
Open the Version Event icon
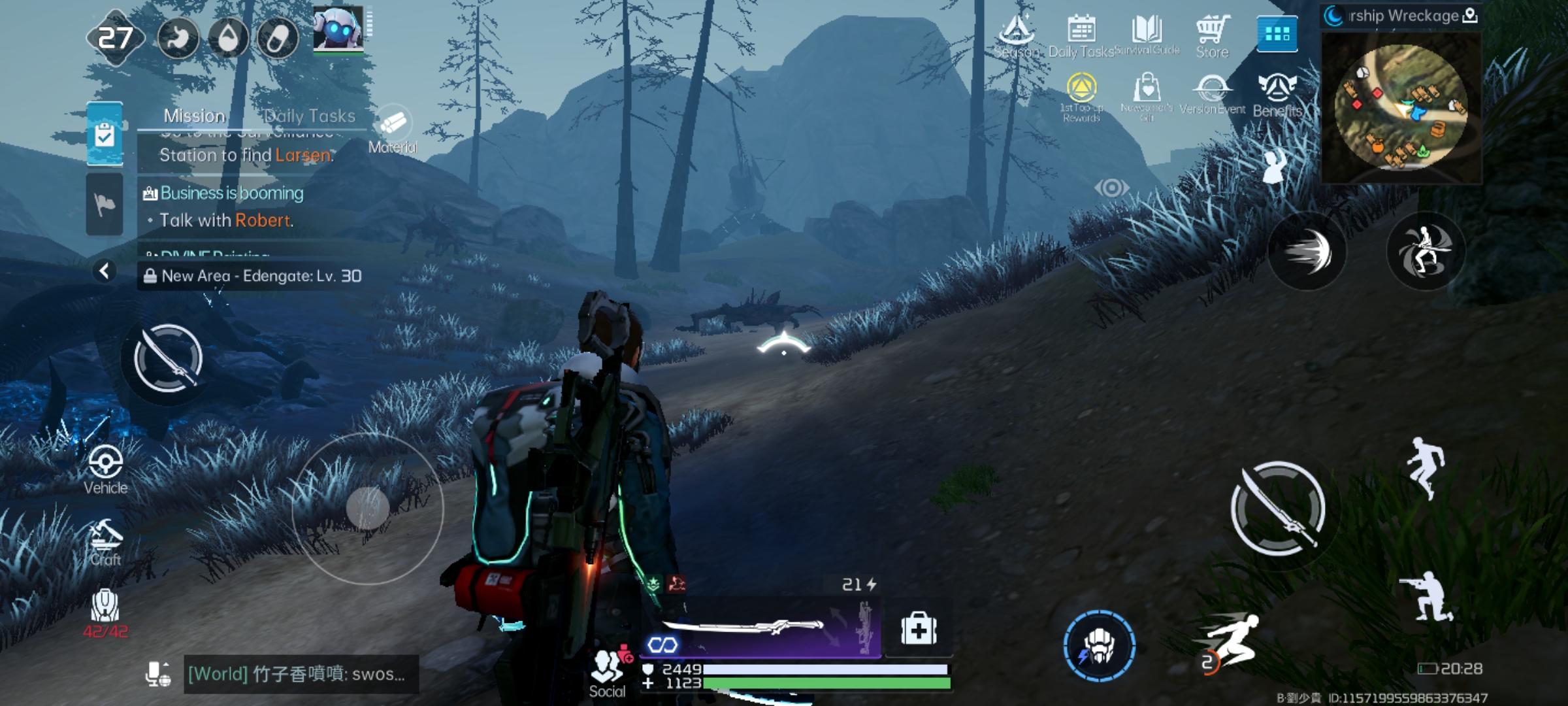pos(1212,95)
